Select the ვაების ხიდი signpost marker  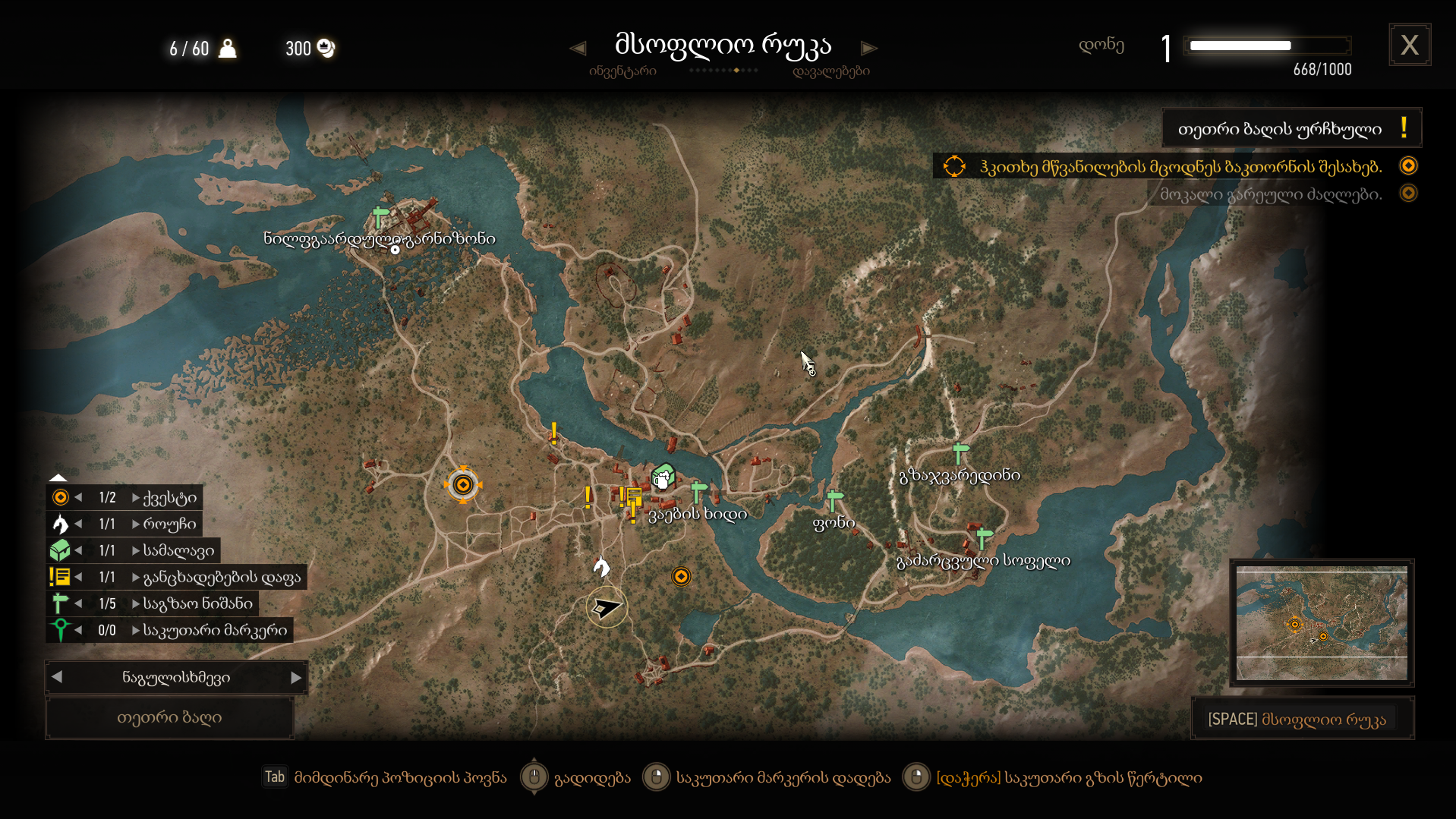699,490
